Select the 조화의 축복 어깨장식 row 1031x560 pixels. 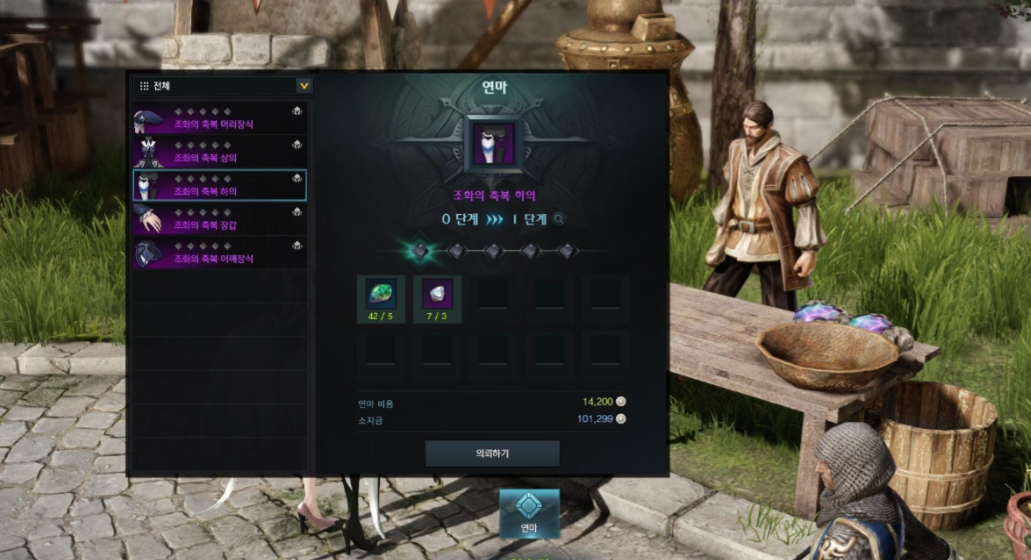[219, 252]
